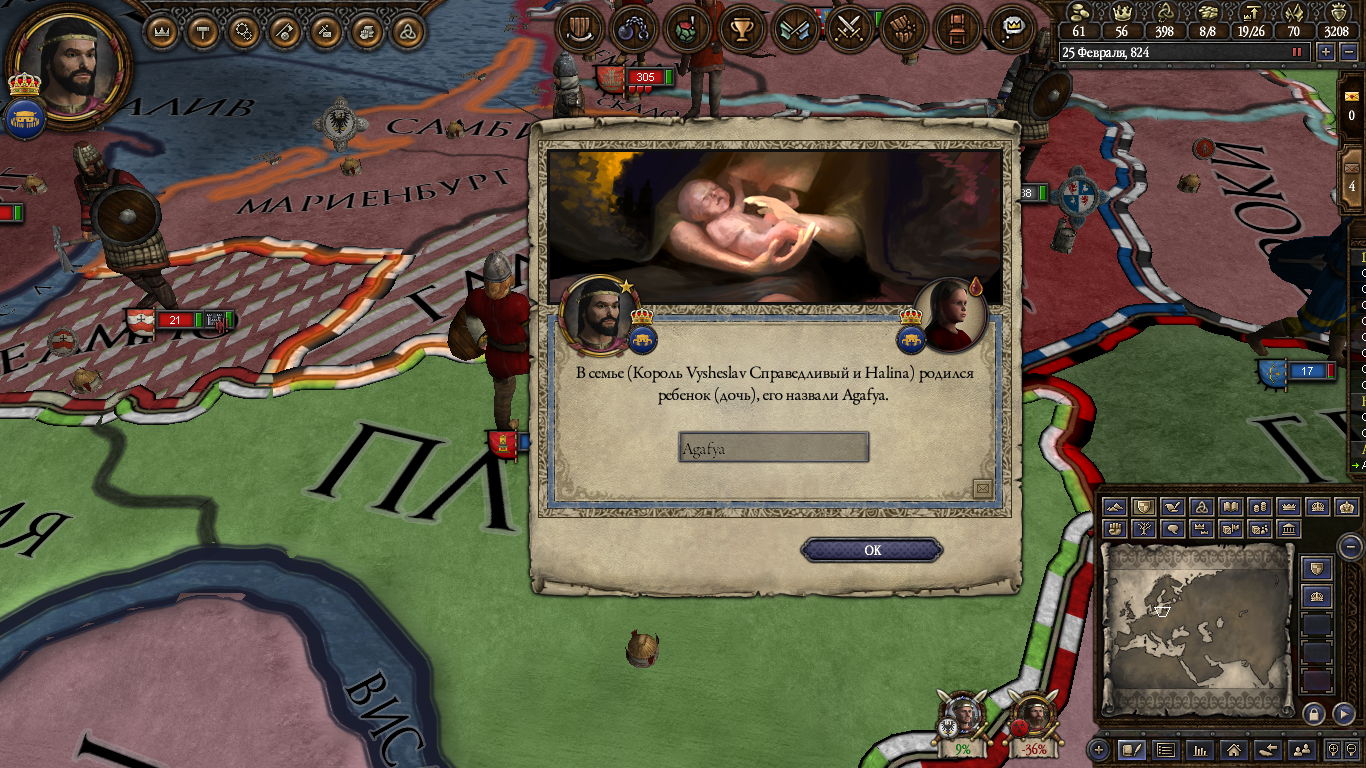Viewport: 1366px width, 768px height.
Task: Open the hammer tab in top bar
Action: (204, 32)
